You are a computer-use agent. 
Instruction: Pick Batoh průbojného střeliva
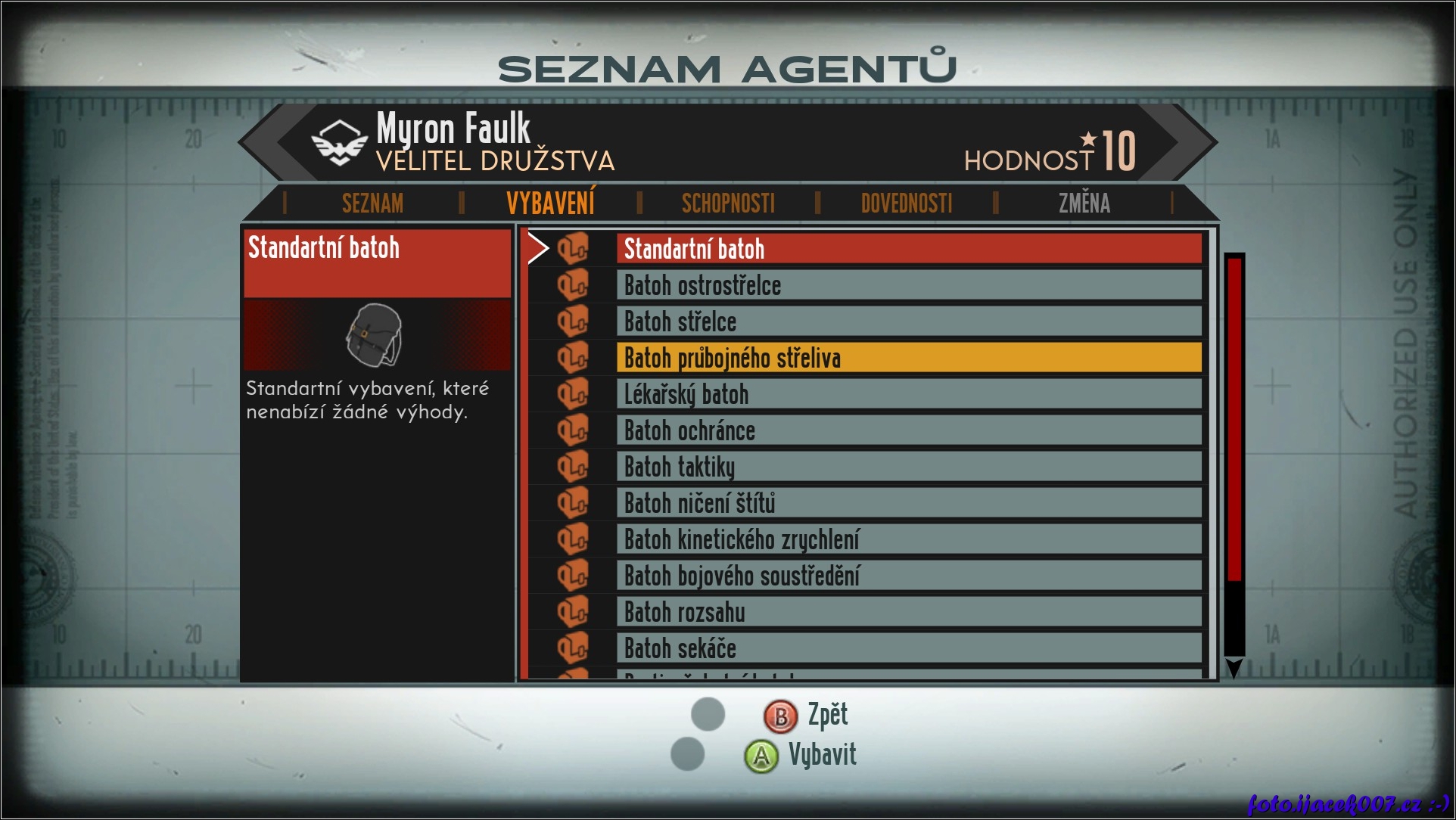tap(908, 358)
